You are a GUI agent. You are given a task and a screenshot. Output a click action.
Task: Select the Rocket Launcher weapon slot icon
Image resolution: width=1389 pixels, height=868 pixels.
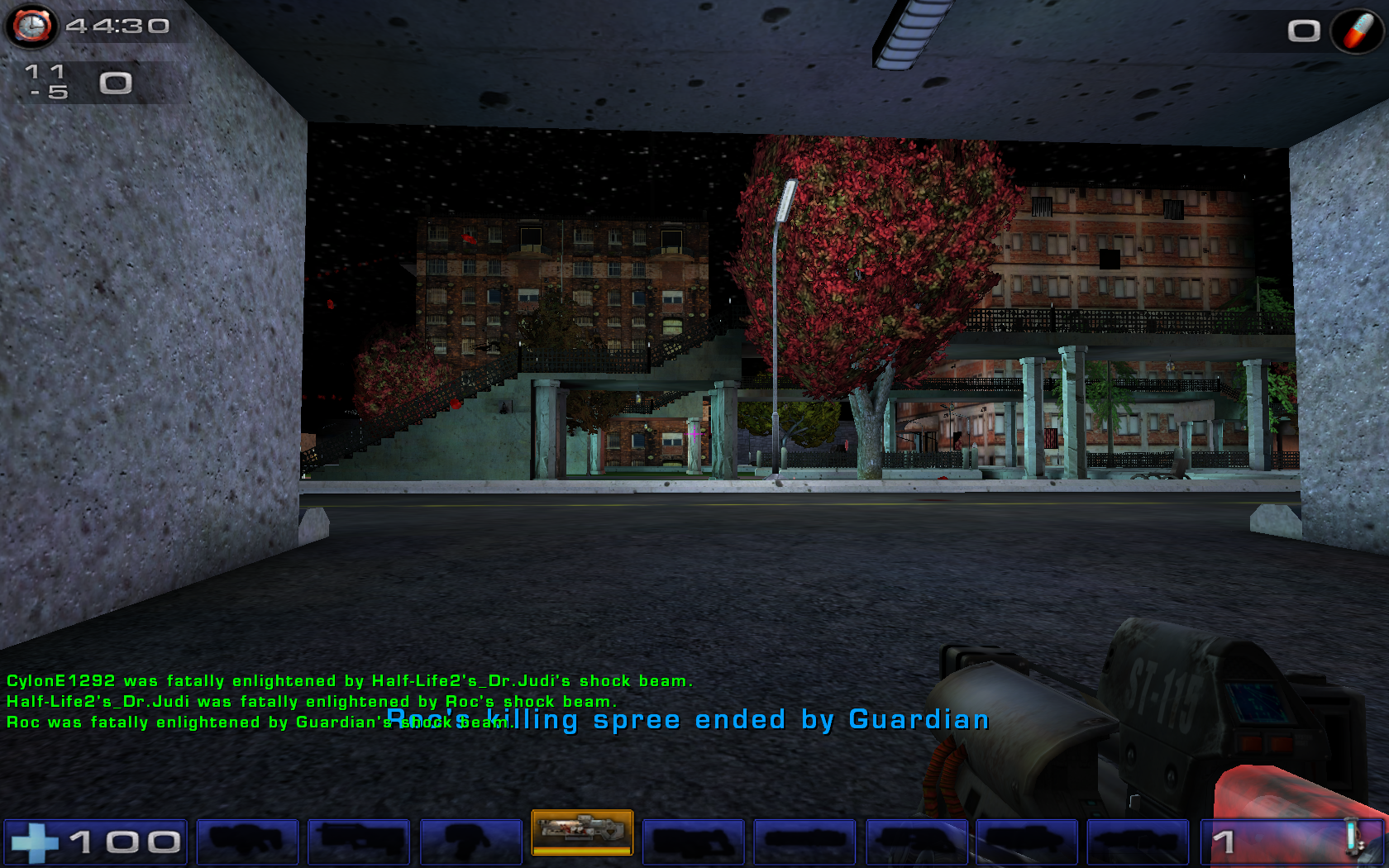pyautogui.click(x=1028, y=839)
